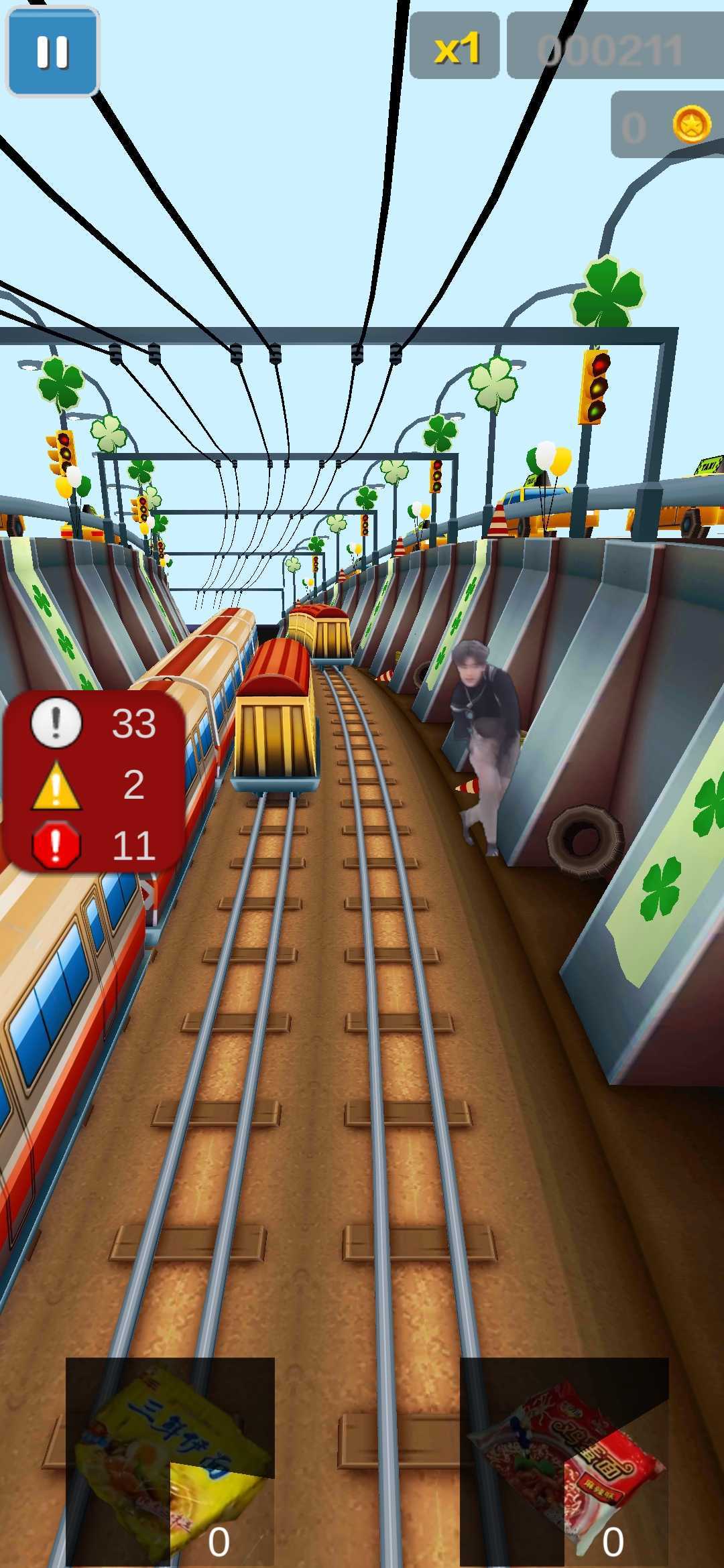The width and height of the screenshot is (724, 1568).
Task: Open the red warnings counter panel
Action: pyautogui.click(x=95, y=783)
